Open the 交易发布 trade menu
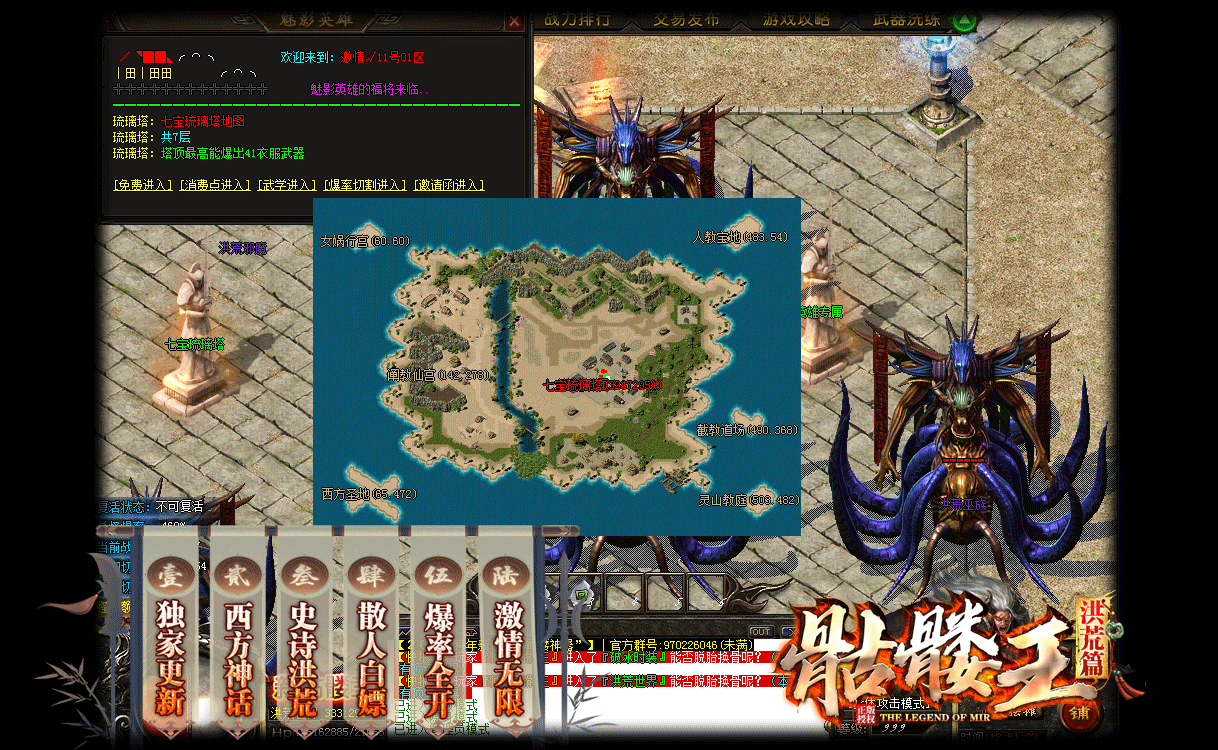This screenshot has height=750, width=1218. pos(686,20)
